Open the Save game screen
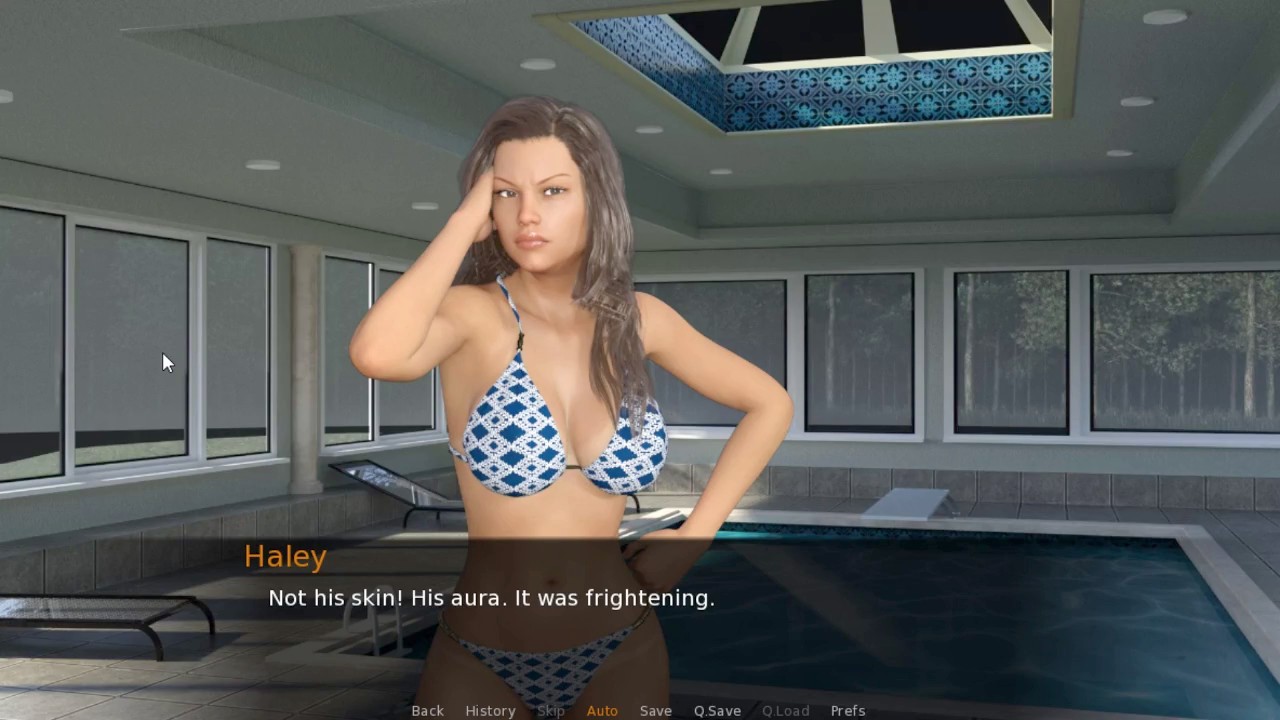1280x720 pixels. point(656,710)
